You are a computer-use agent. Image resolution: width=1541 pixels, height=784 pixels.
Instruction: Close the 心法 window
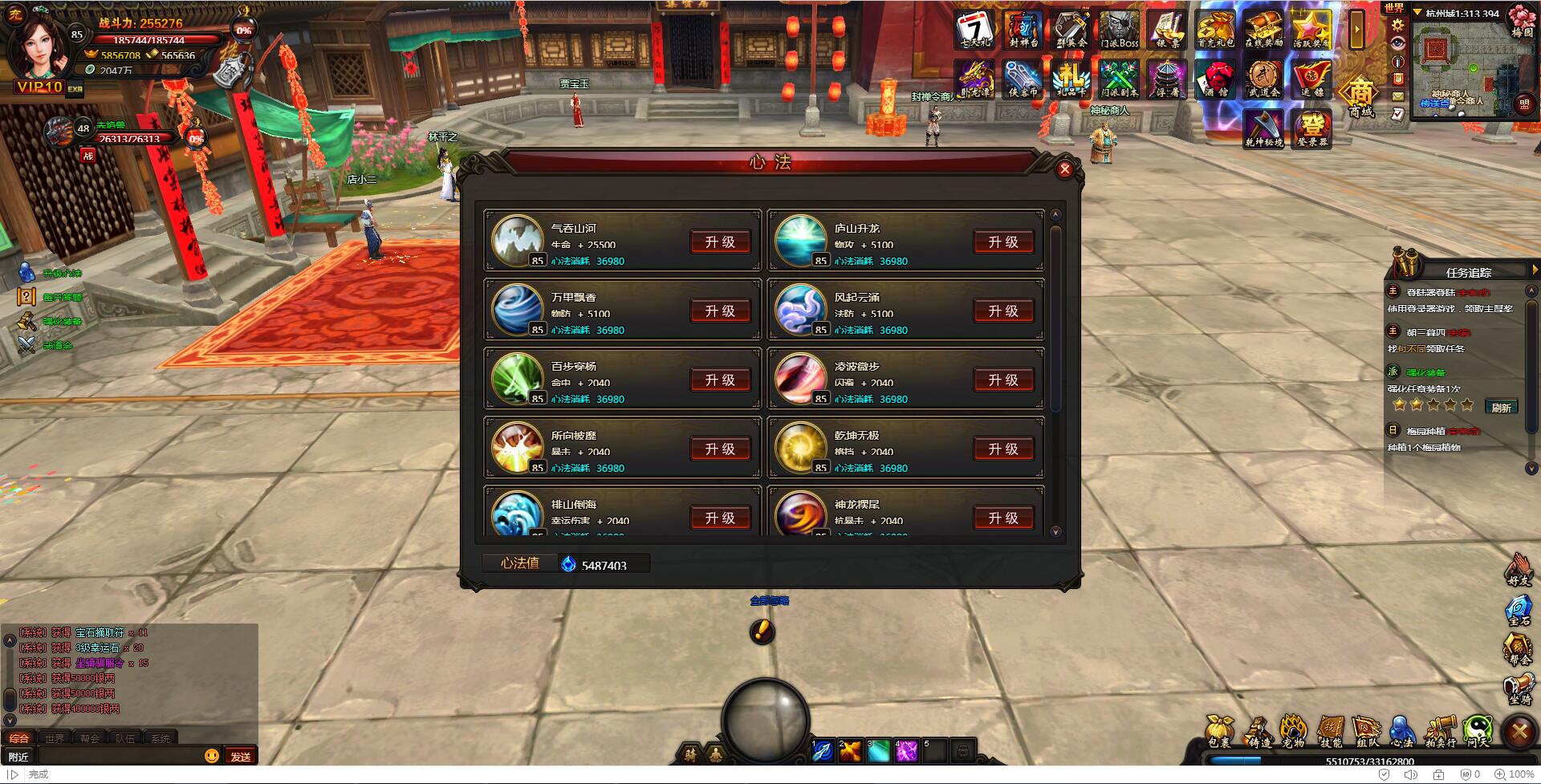[1064, 169]
